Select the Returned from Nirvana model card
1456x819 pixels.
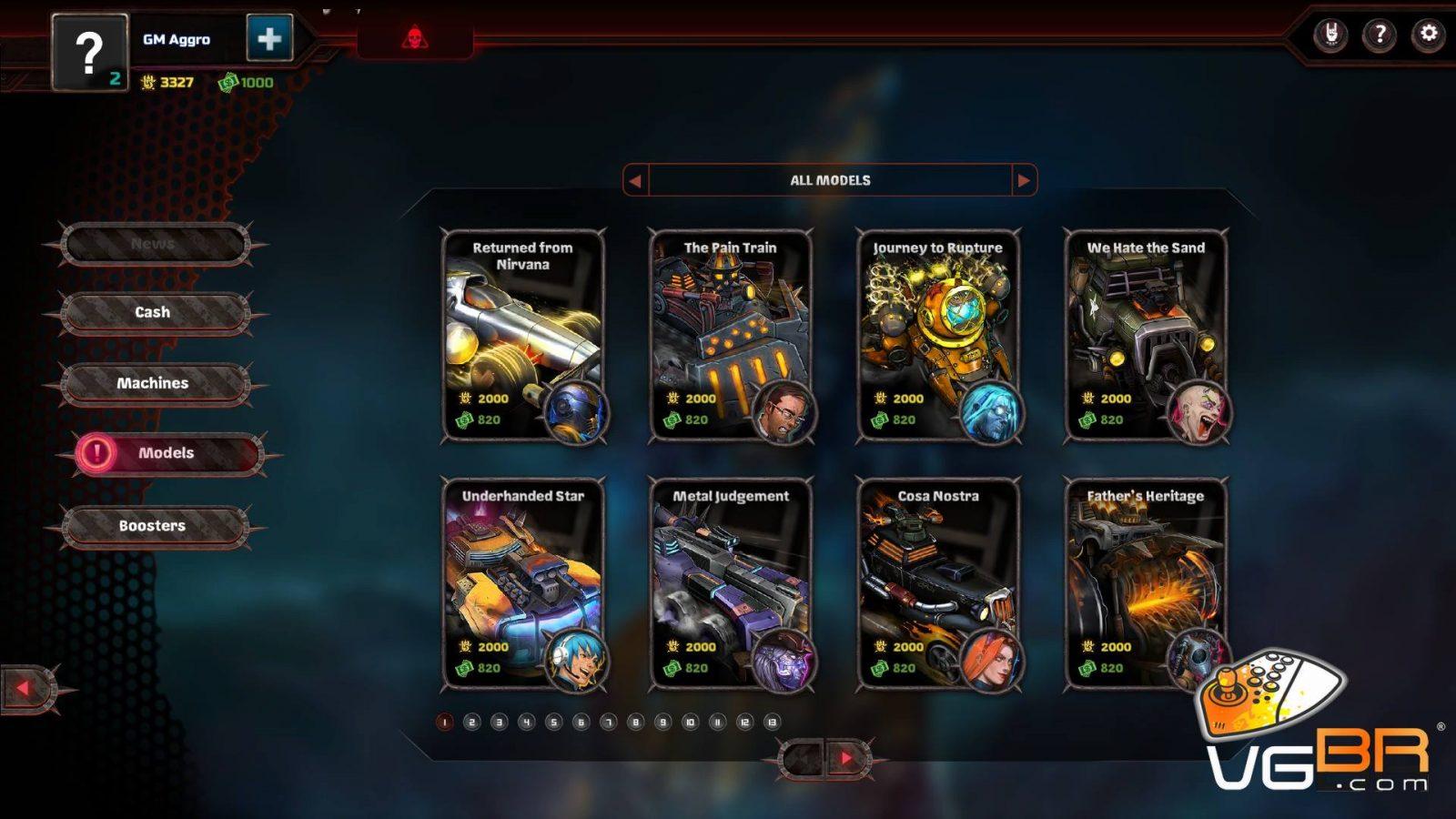(522, 335)
